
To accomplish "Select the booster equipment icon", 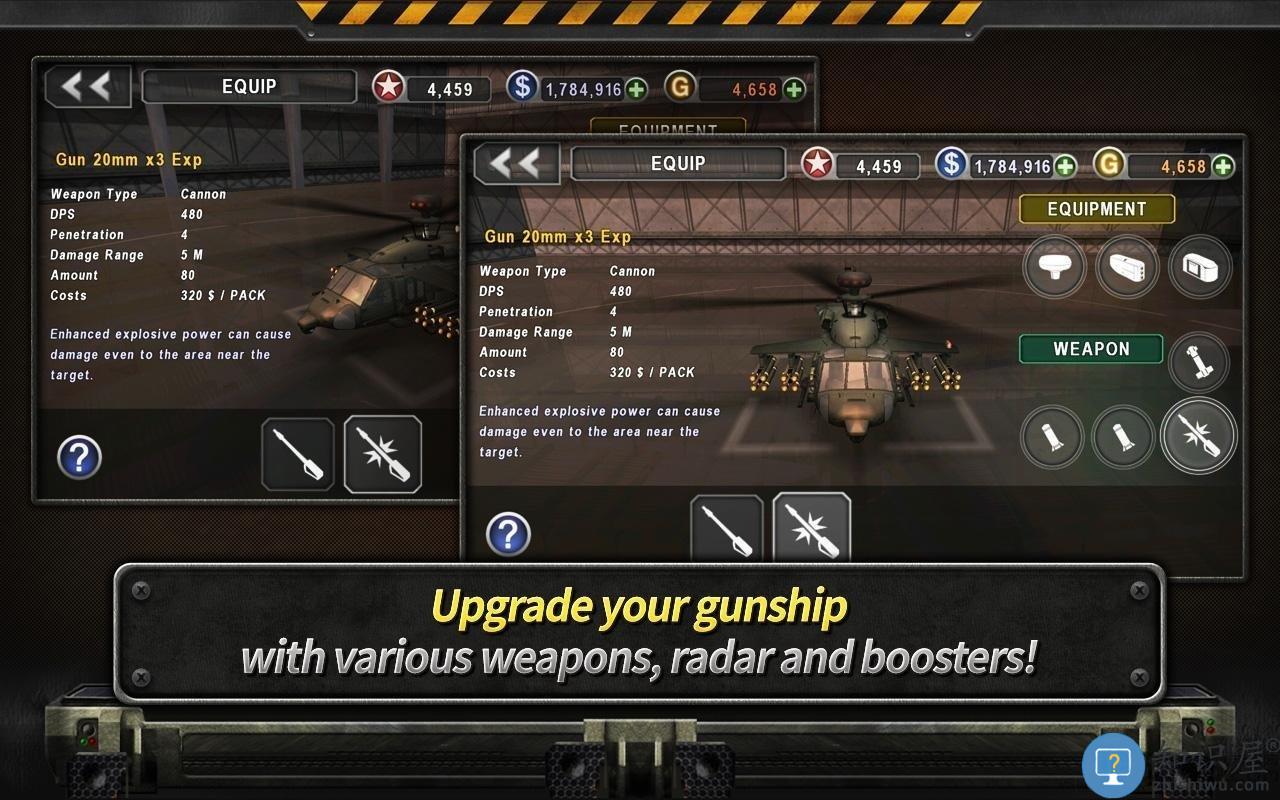I will [x=1199, y=268].
